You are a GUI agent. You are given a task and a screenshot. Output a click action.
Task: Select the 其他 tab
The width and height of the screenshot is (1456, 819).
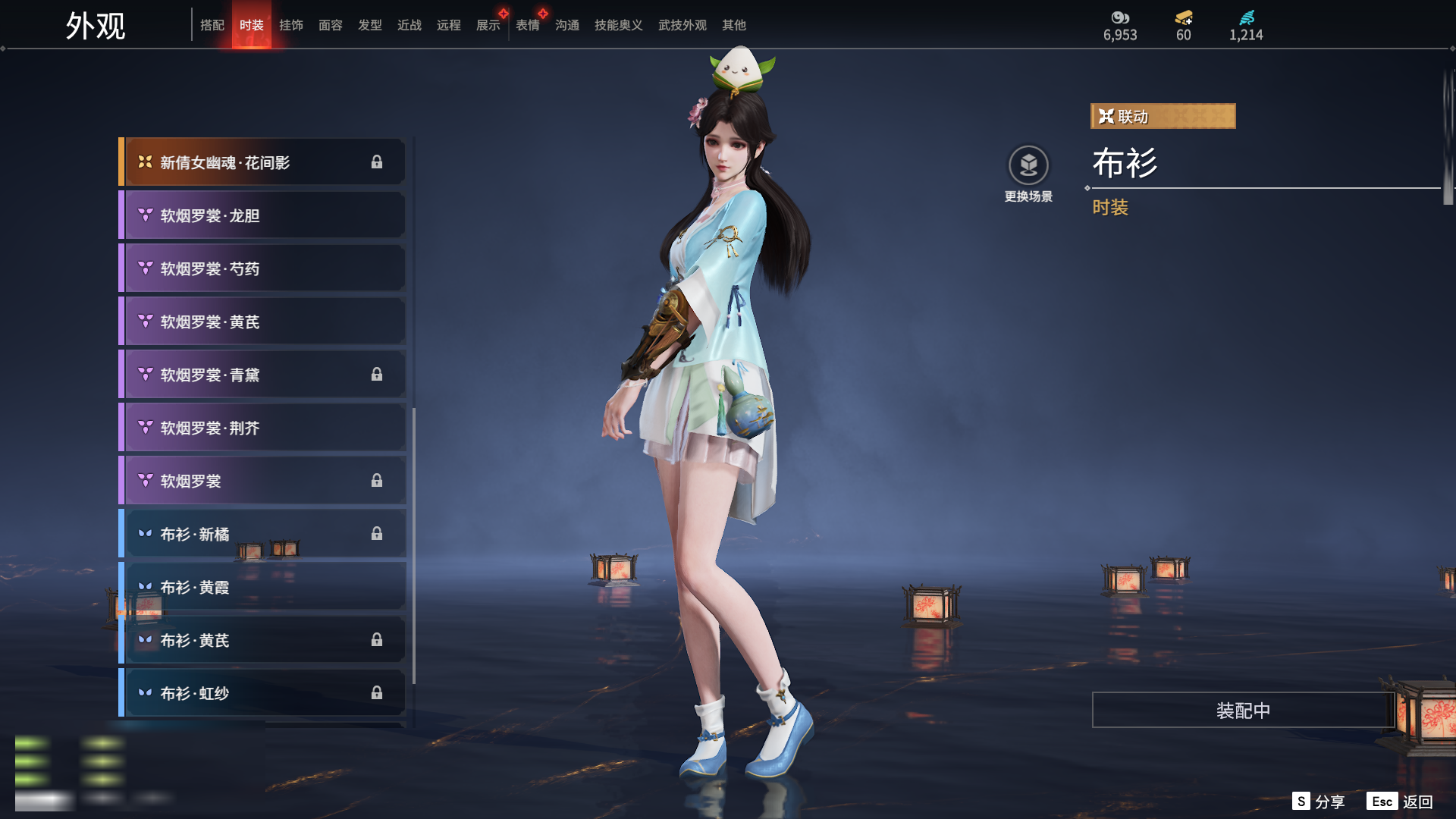click(x=733, y=25)
